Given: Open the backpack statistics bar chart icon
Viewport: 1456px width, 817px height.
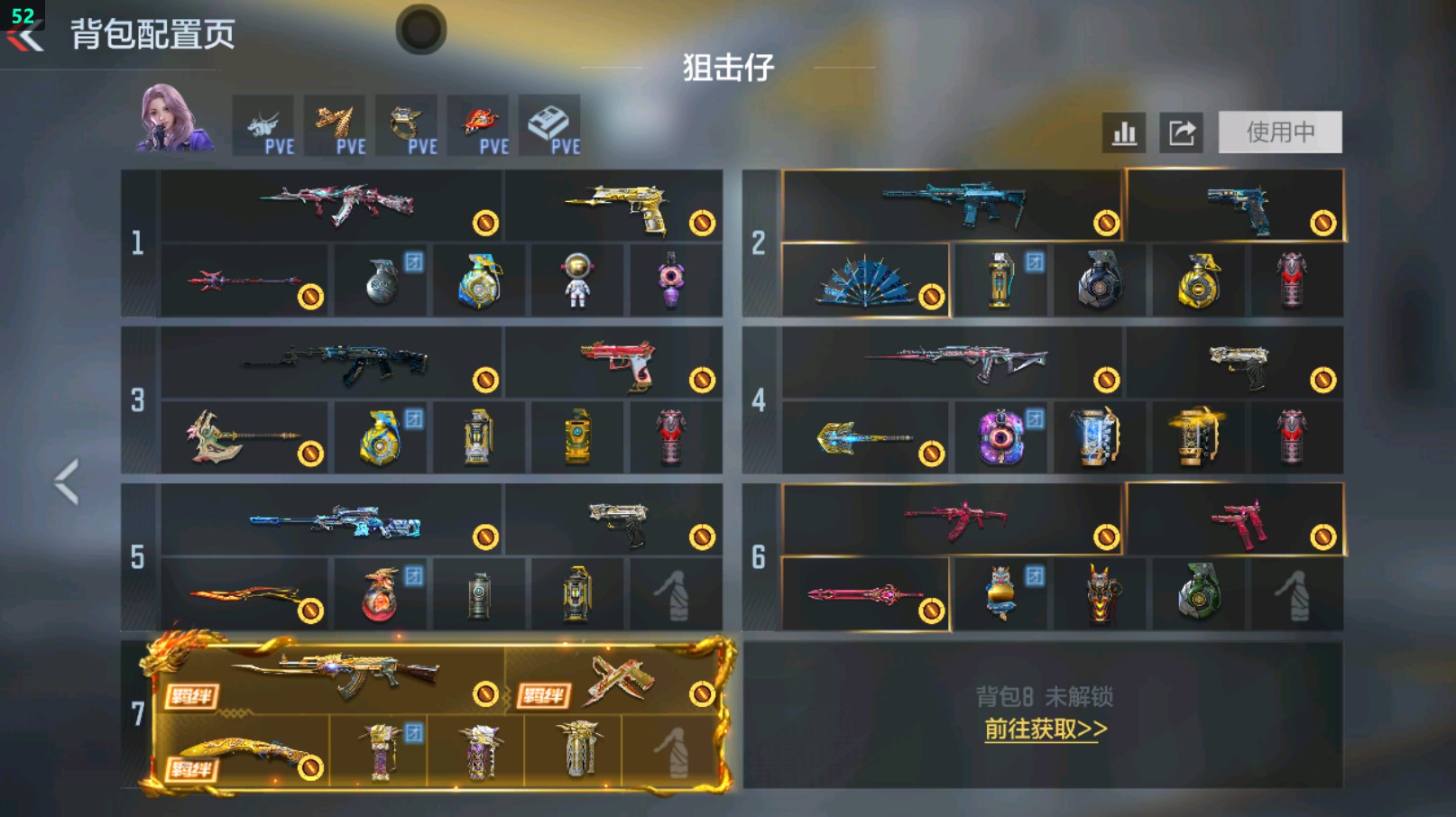Looking at the screenshot, I should tap(1123, 132).
